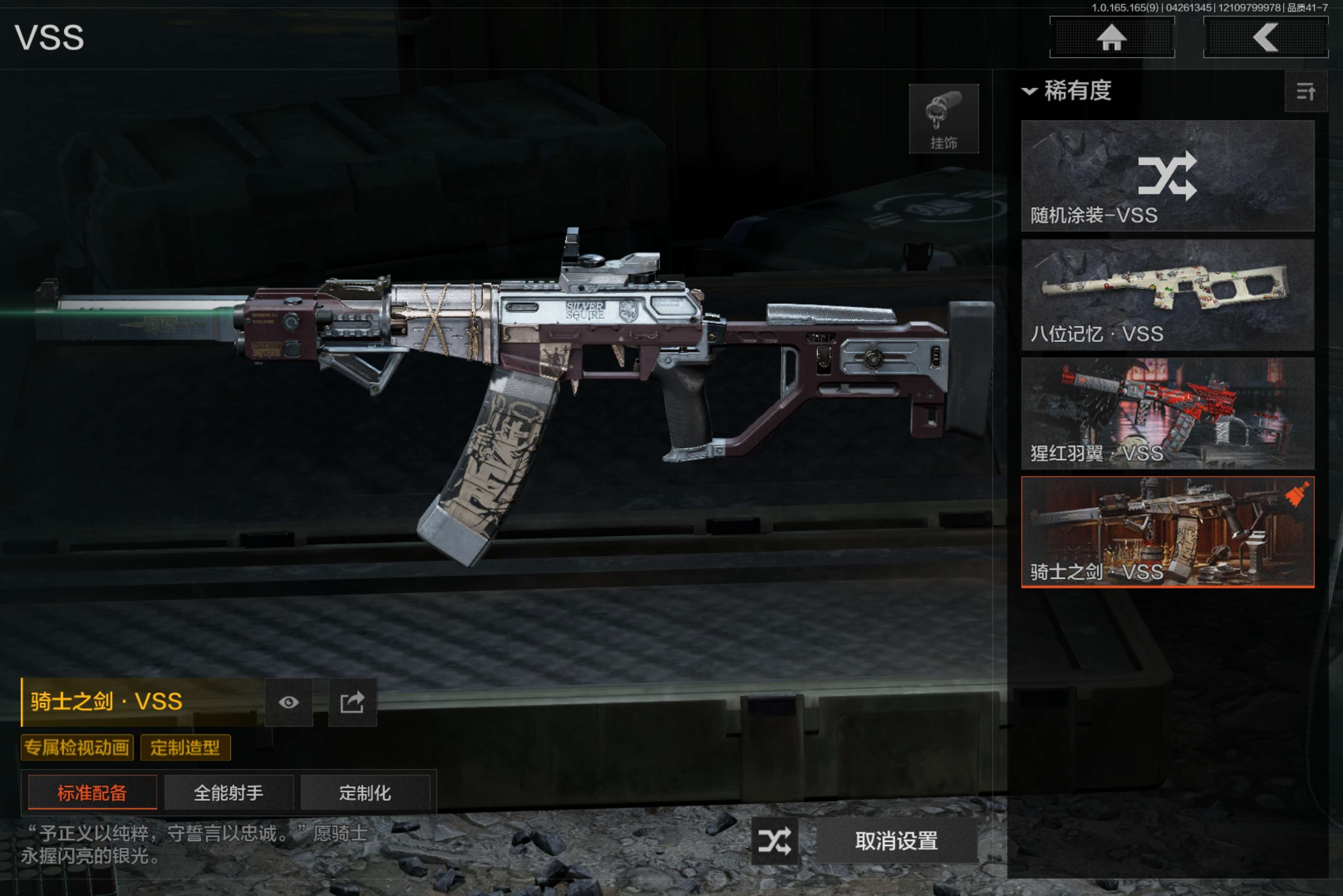Select the 随机涂装-VSS random skin
Viewport: 1343px width, 896px height.
[1167, 175]
